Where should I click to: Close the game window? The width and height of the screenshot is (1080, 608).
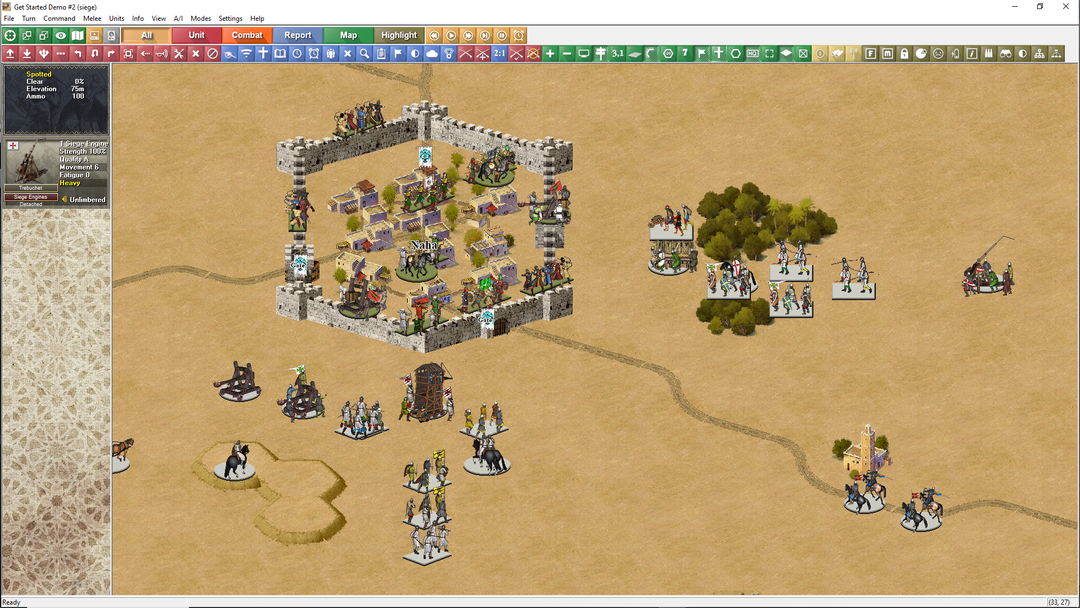click(1066, 6)
